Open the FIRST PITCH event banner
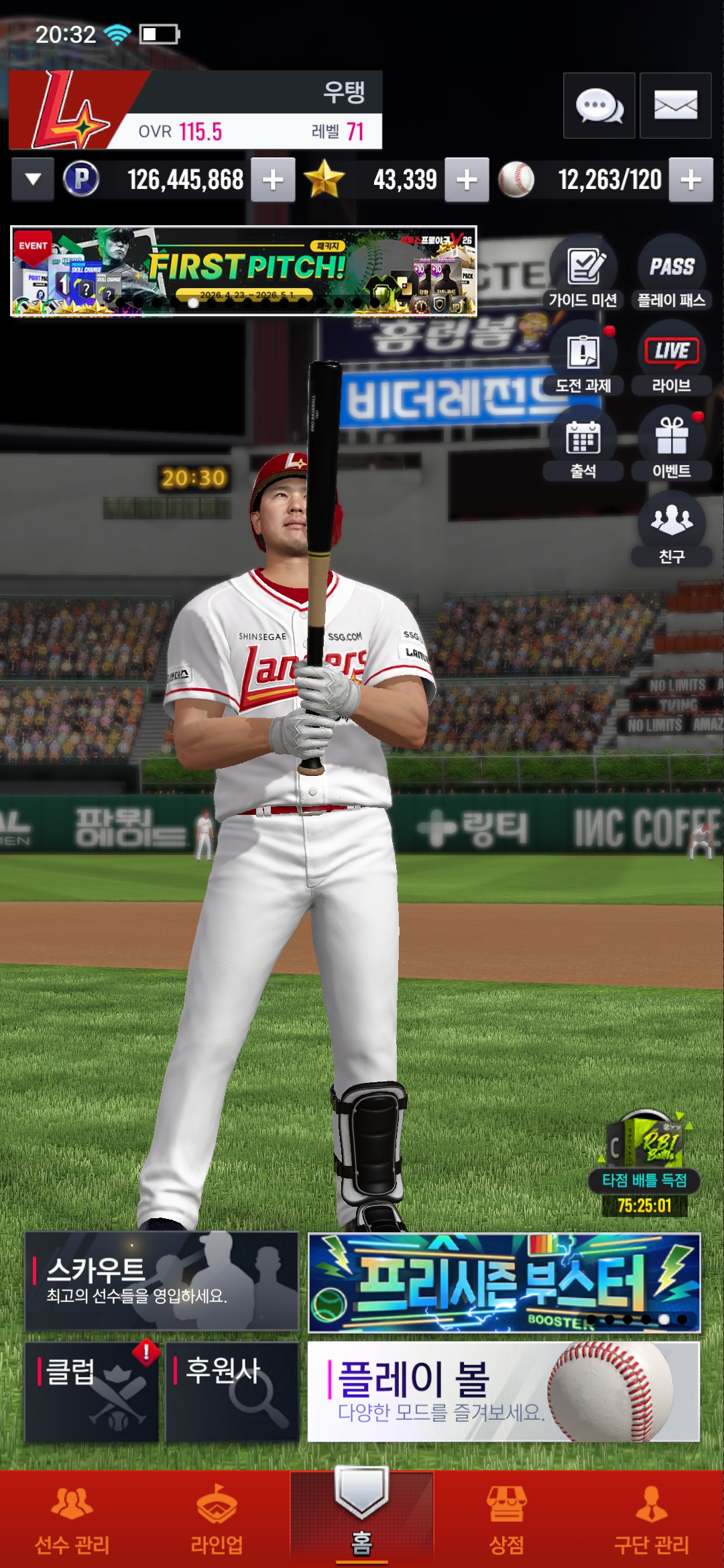 (243, 271)
